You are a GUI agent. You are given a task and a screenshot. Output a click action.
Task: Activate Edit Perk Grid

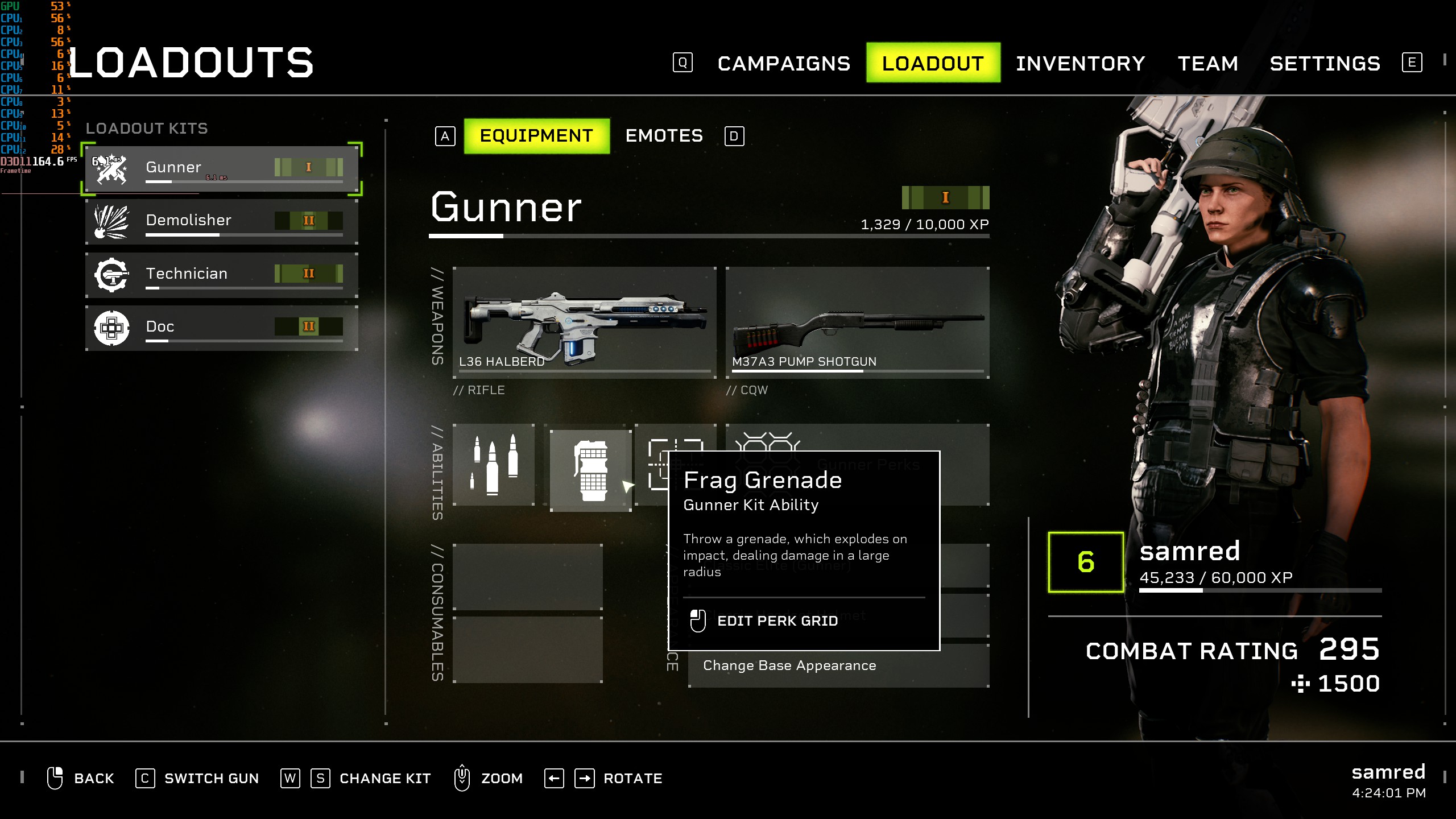tap(777, 621)
